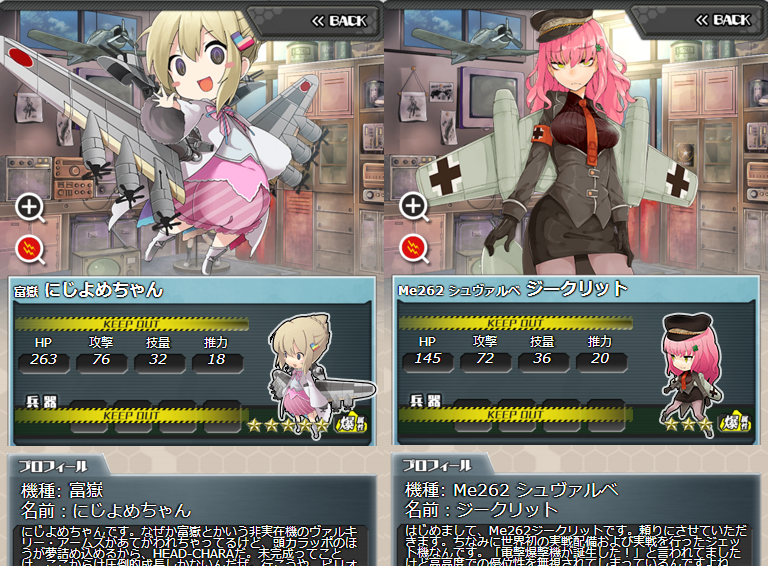Zoom in on にじよめちゃん's artwork with the magnifier

point(30,207)
